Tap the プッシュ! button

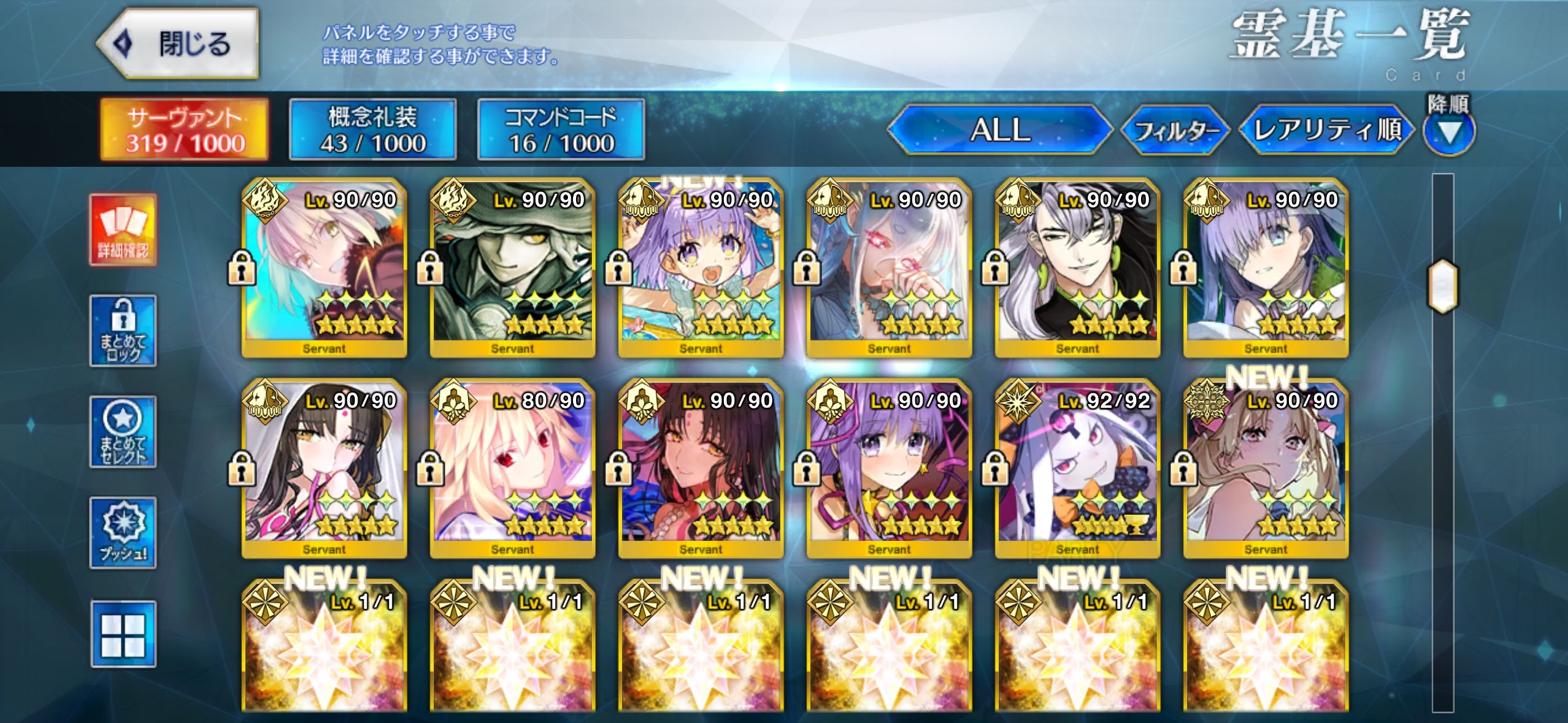pos(123,533)
